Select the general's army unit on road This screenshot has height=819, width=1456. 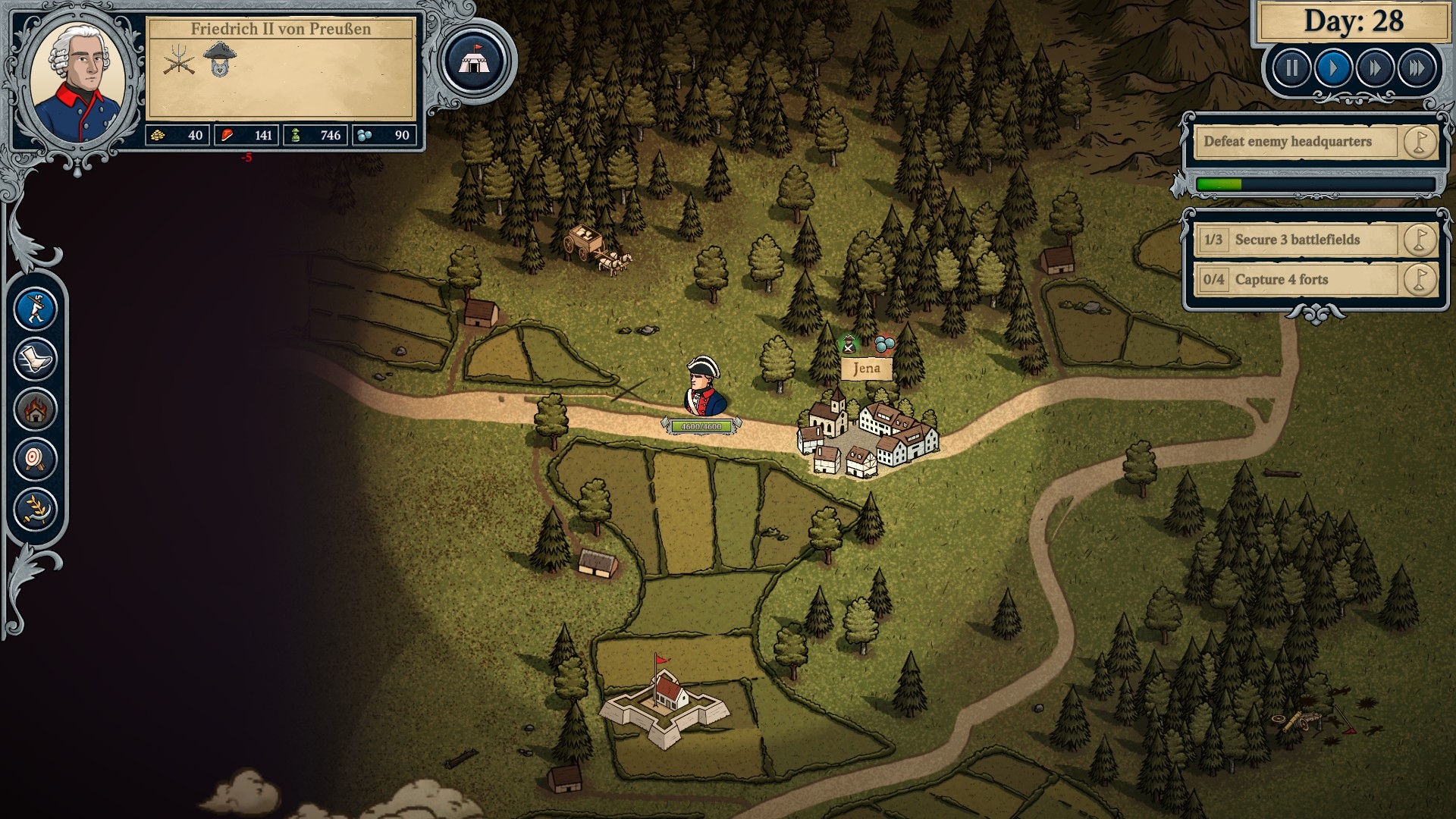click(x=704, y=388)
